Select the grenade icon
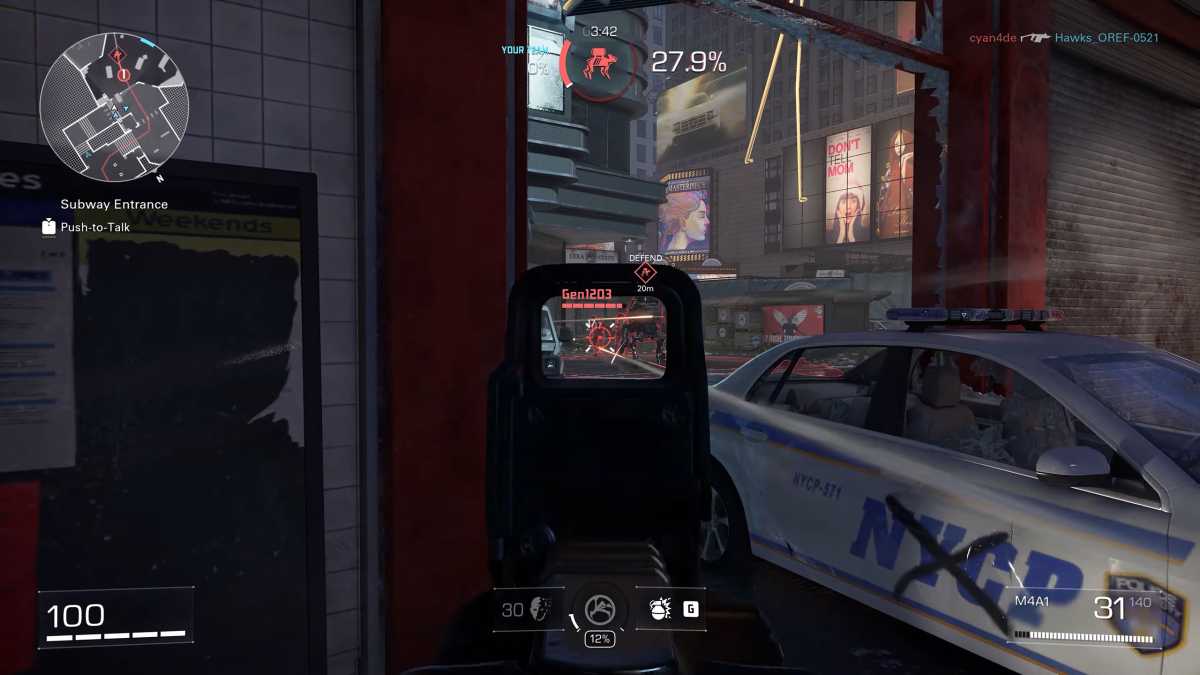1200x675 pixels. click(x=660, y=609)
